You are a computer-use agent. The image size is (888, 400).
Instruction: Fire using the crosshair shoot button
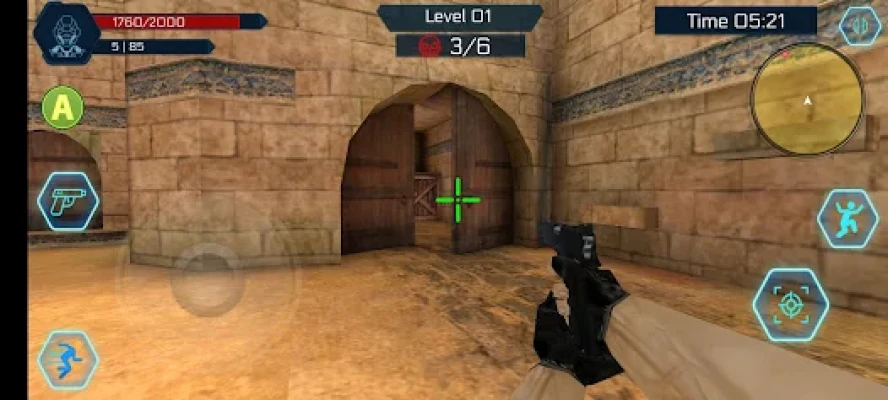(790, 305)
